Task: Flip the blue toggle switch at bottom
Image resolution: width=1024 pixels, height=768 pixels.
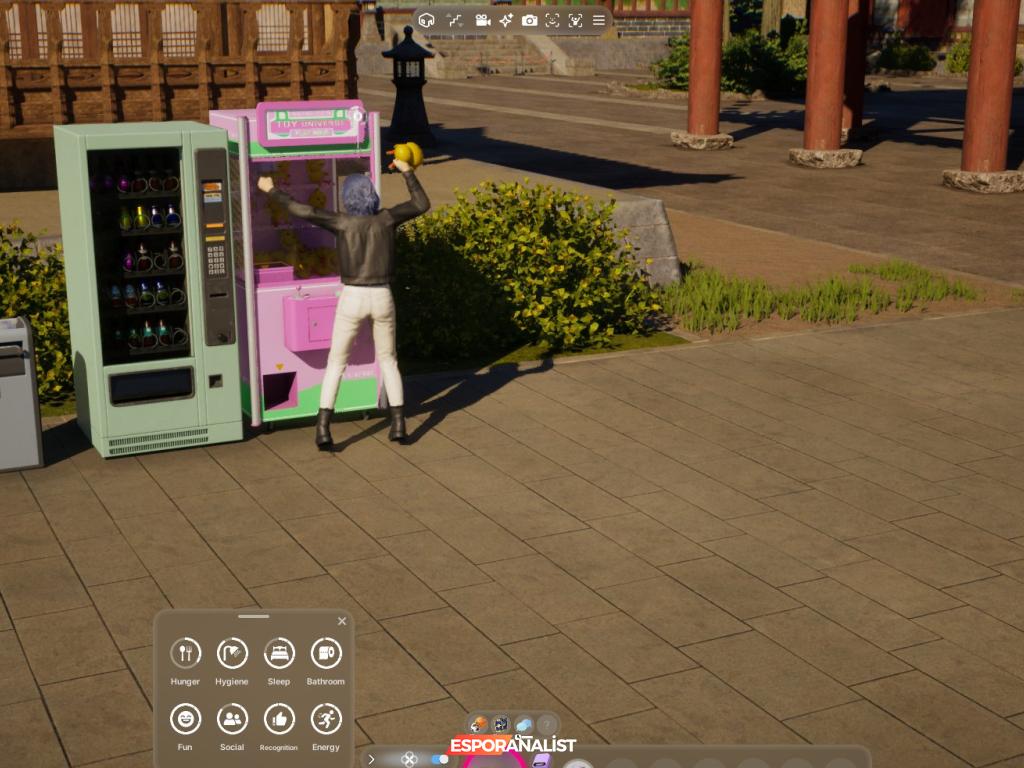Action: [439, 759]
